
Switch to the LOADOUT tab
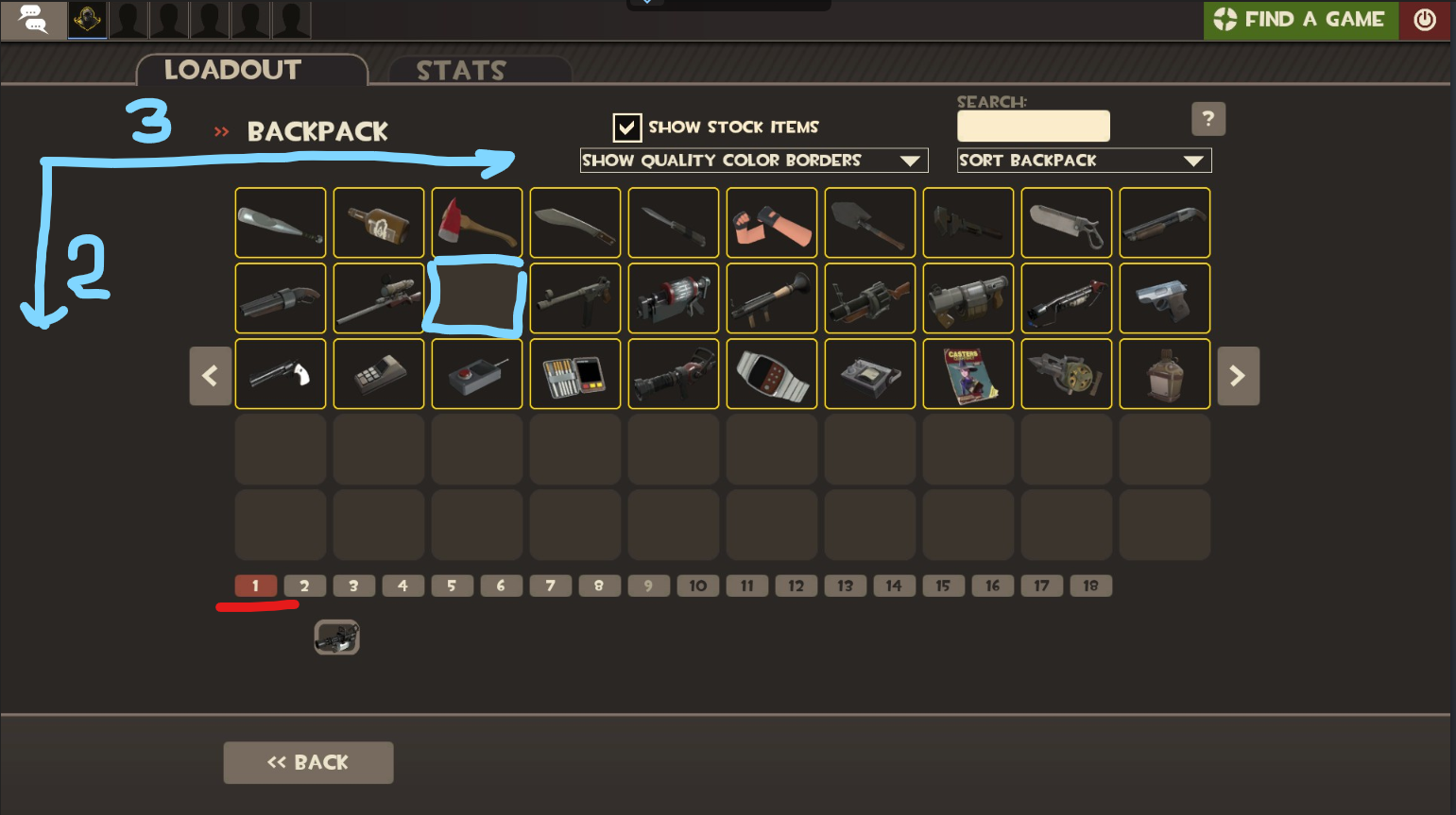231,69
